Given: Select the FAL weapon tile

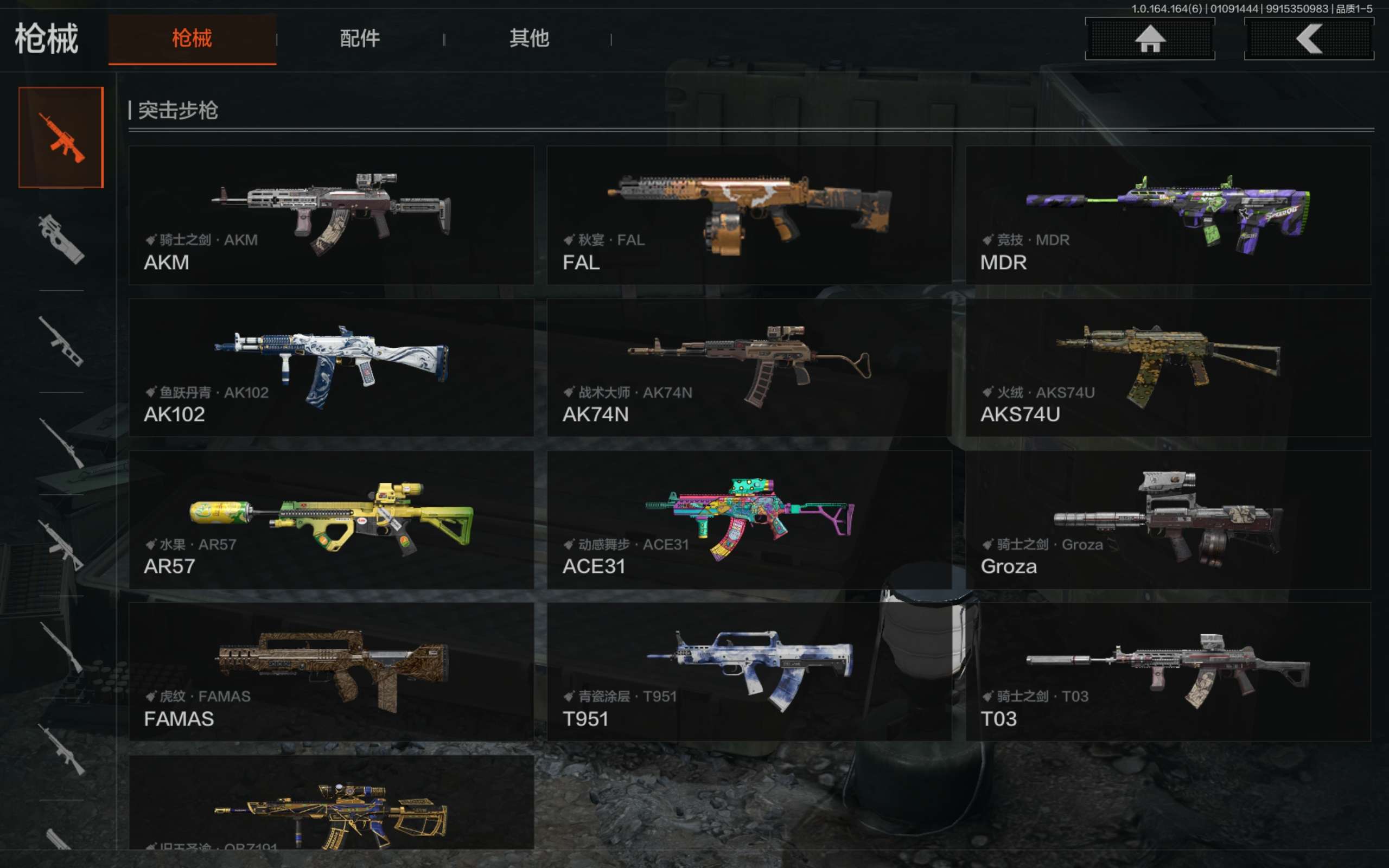Looking at the screenshot, I should 749,215.
